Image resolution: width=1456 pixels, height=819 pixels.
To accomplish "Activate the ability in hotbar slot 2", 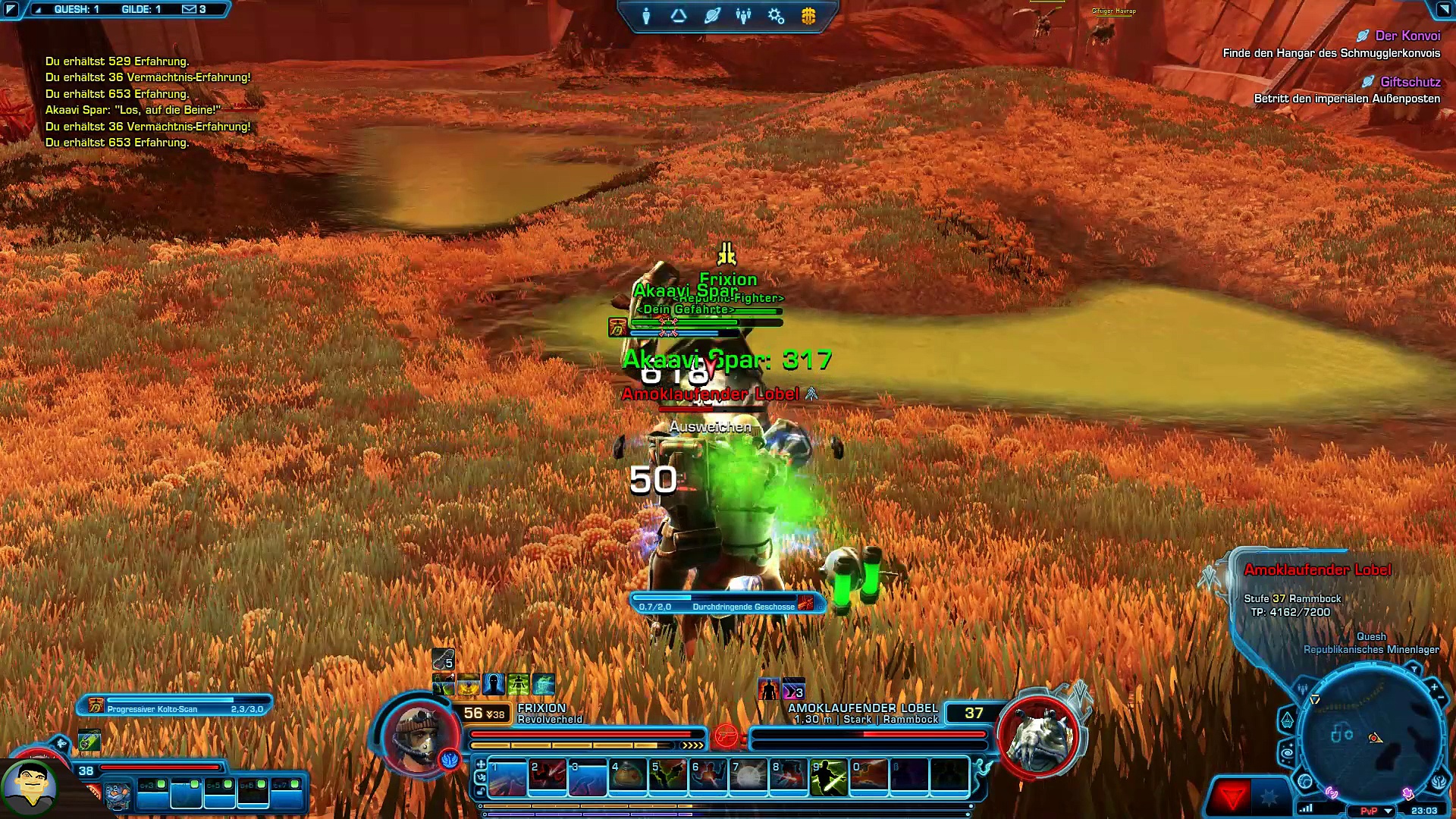I will point(548,778).
